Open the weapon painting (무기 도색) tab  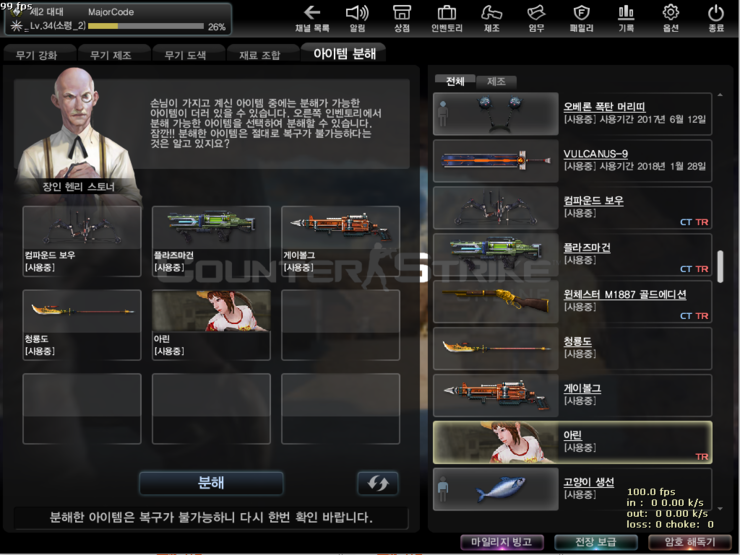pos(188,54)
